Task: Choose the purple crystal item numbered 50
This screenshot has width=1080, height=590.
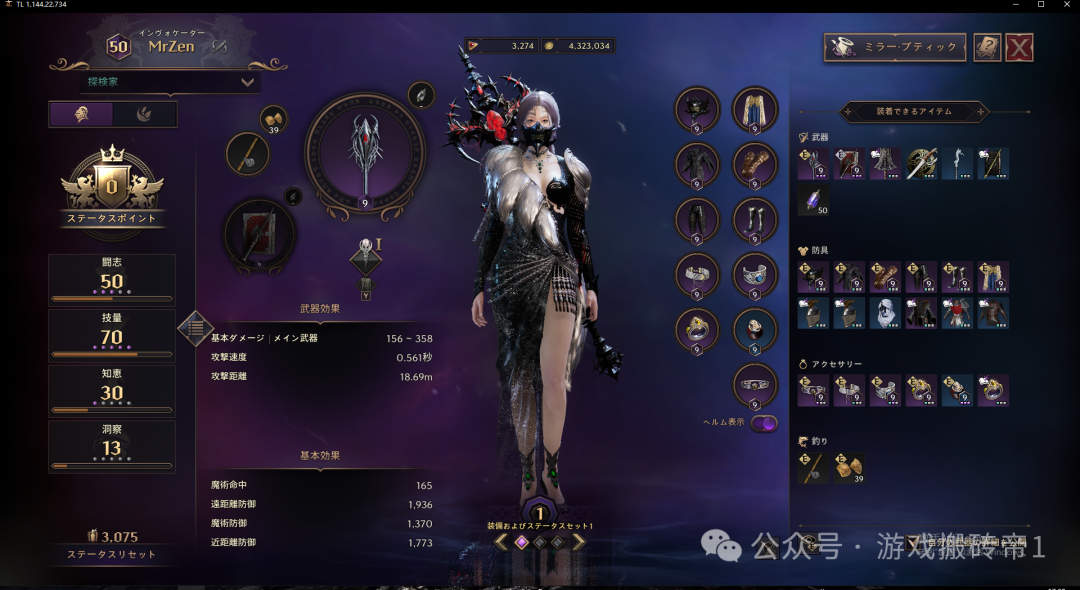Action: point(812,199)
